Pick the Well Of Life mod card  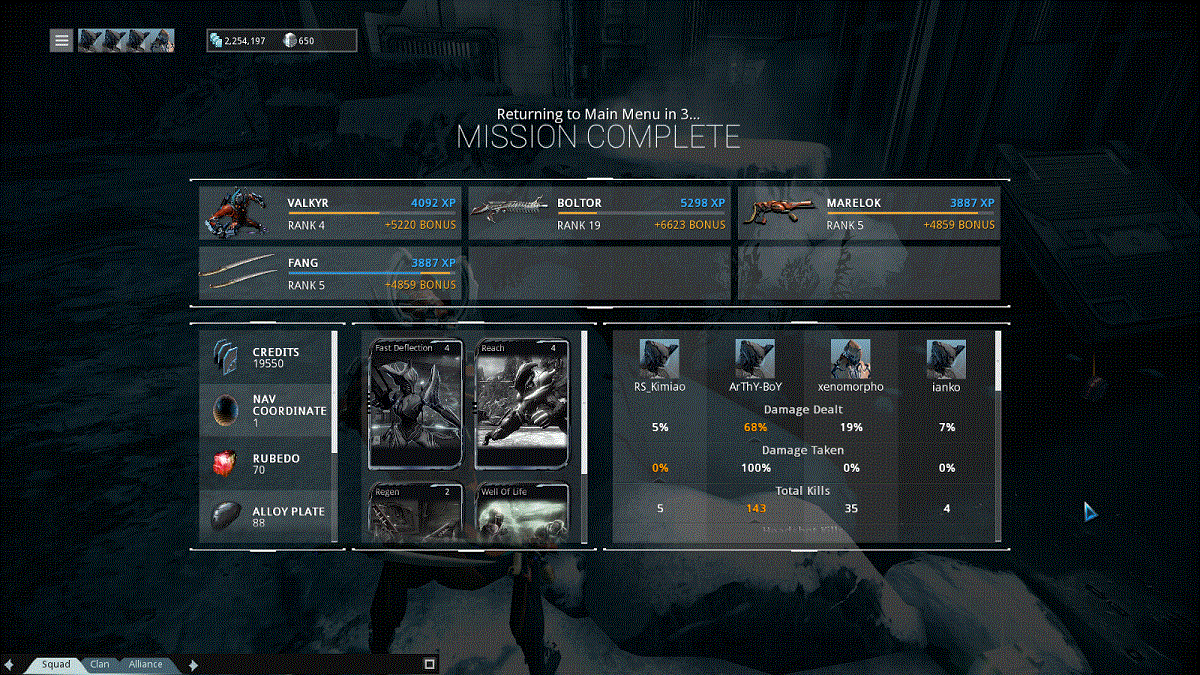pyautogui.click(x=521, y=514)
